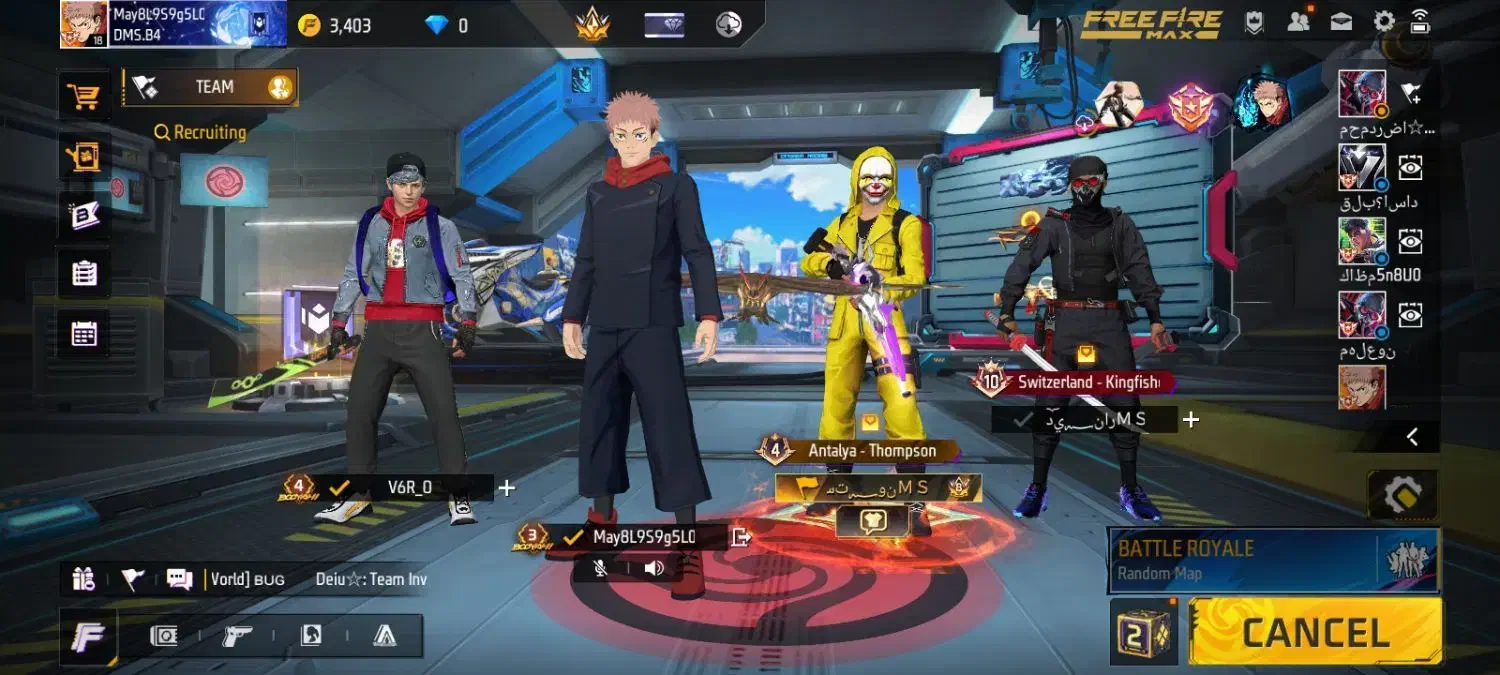Toggle the microphone mute button
Image resolution: width=1500 pixels, height=675 pixels.
click(x=601, y=568)
